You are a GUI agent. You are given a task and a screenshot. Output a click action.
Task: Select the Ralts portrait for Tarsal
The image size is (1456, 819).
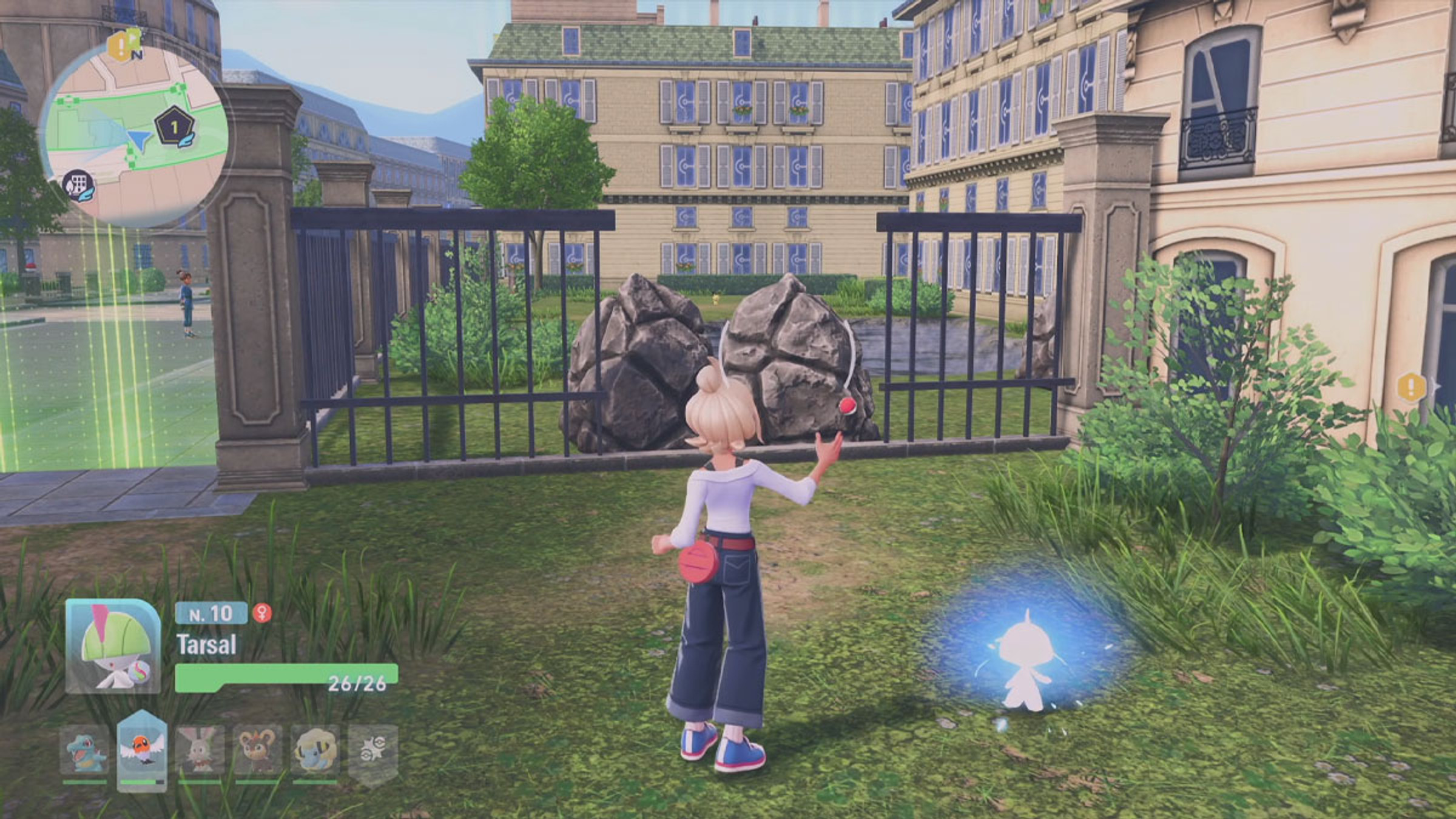(x=113, y=647)
